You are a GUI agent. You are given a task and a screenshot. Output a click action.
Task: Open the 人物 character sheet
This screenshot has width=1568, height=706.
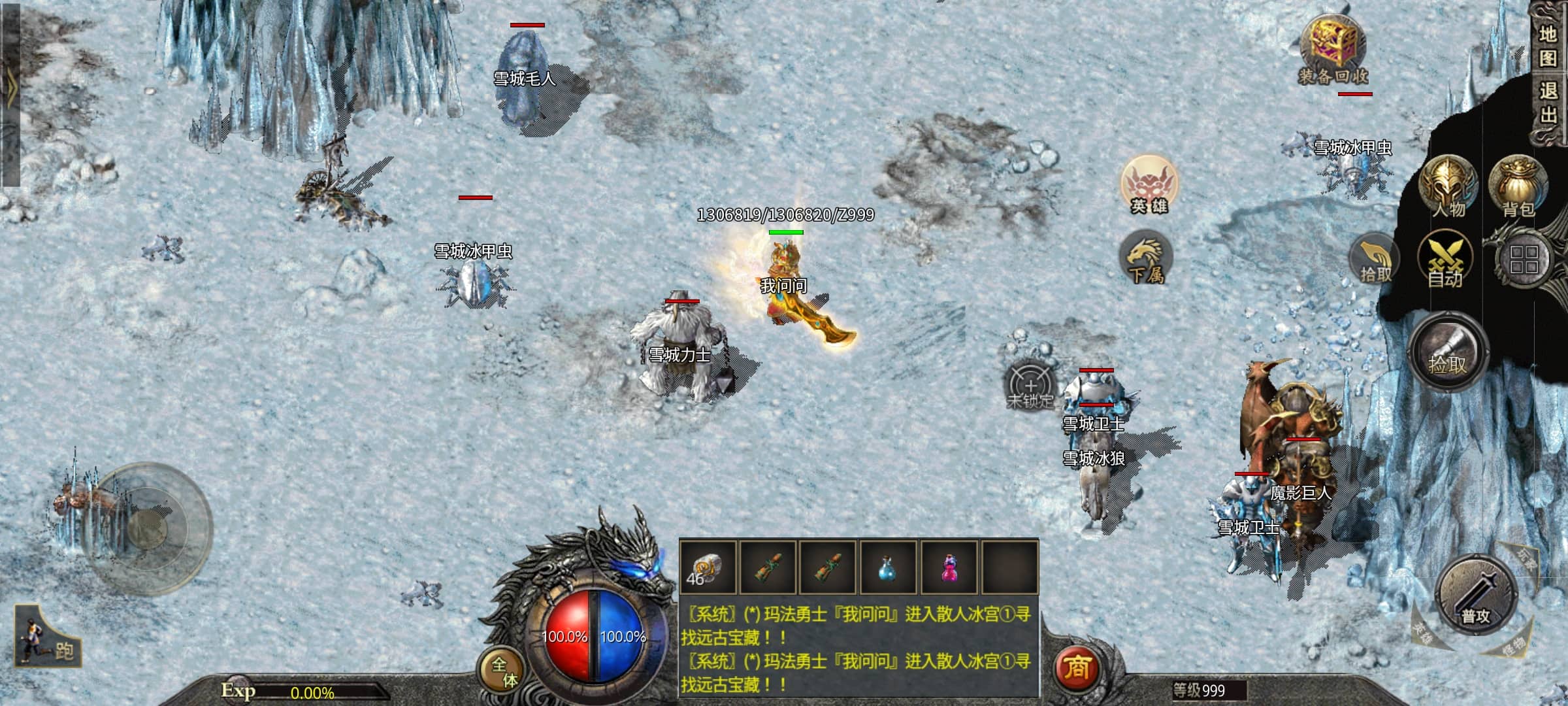coord(1448,188)
